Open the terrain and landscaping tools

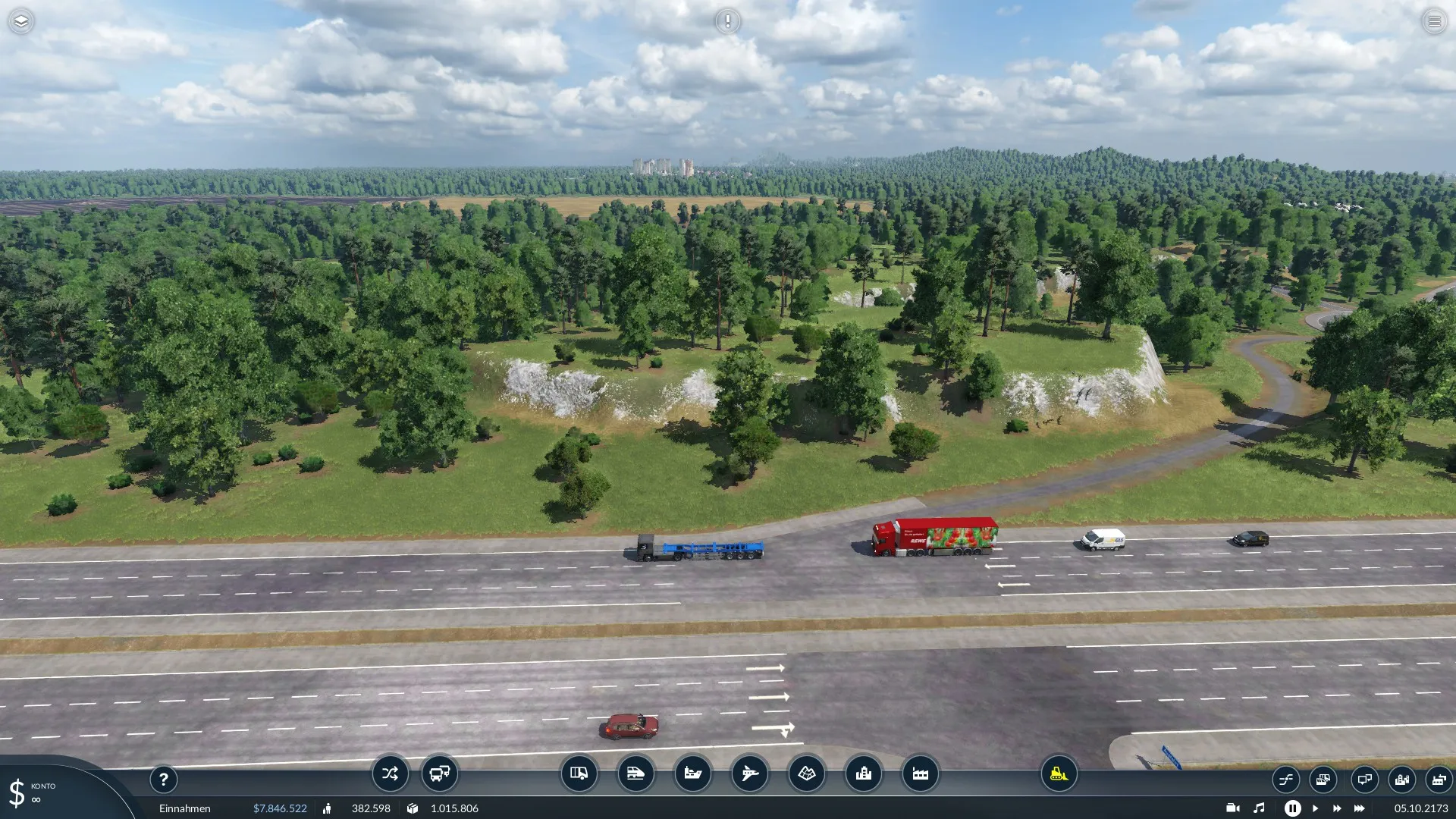tap(806, 773)
